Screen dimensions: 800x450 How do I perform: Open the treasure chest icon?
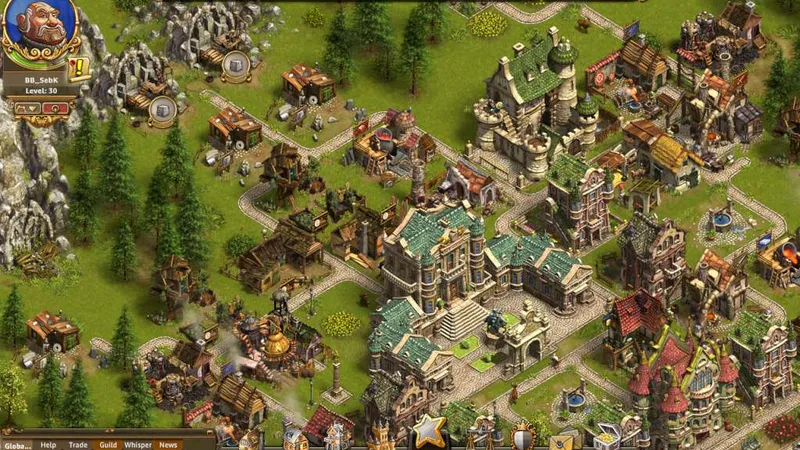click(x=606, y=438)
